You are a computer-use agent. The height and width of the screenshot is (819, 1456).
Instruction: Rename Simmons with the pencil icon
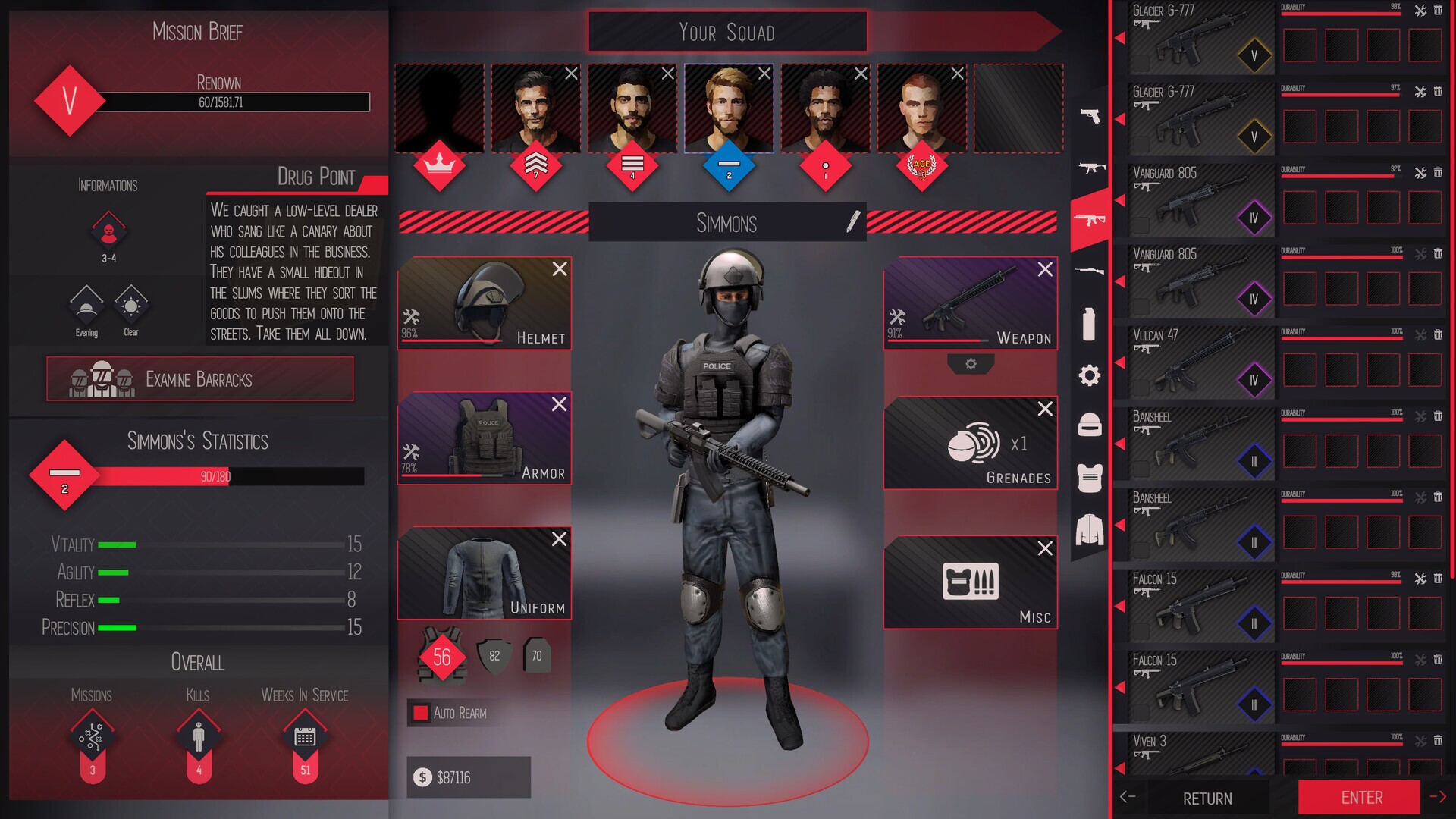(852, 221)
